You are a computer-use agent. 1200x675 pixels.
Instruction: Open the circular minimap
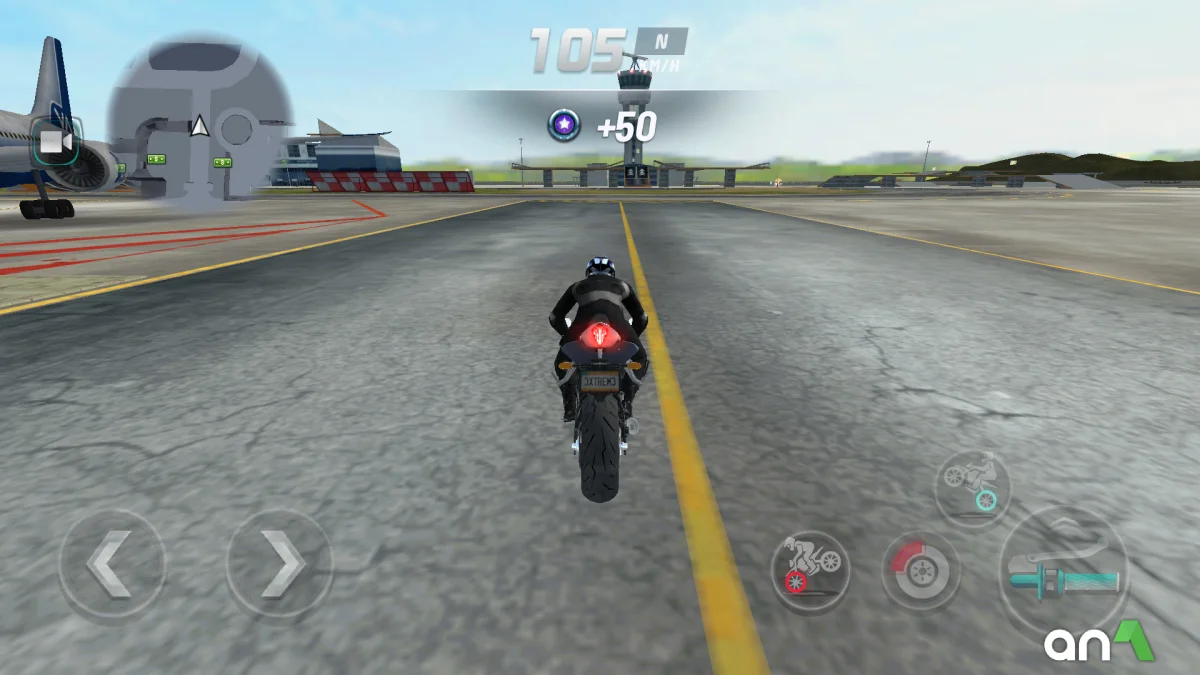pos(200,118)
